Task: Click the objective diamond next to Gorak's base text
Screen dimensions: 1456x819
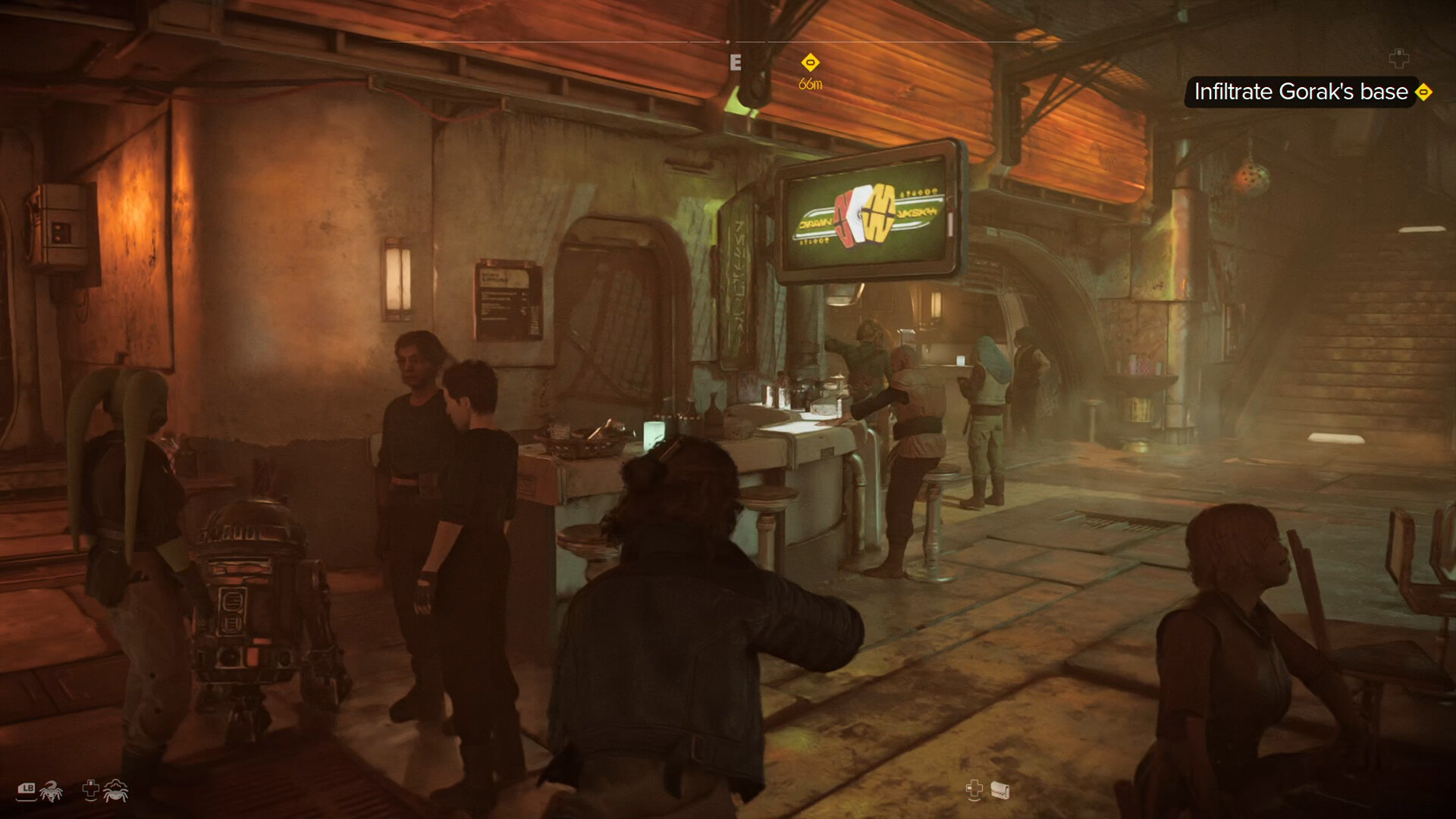Action: point(1424,93)
